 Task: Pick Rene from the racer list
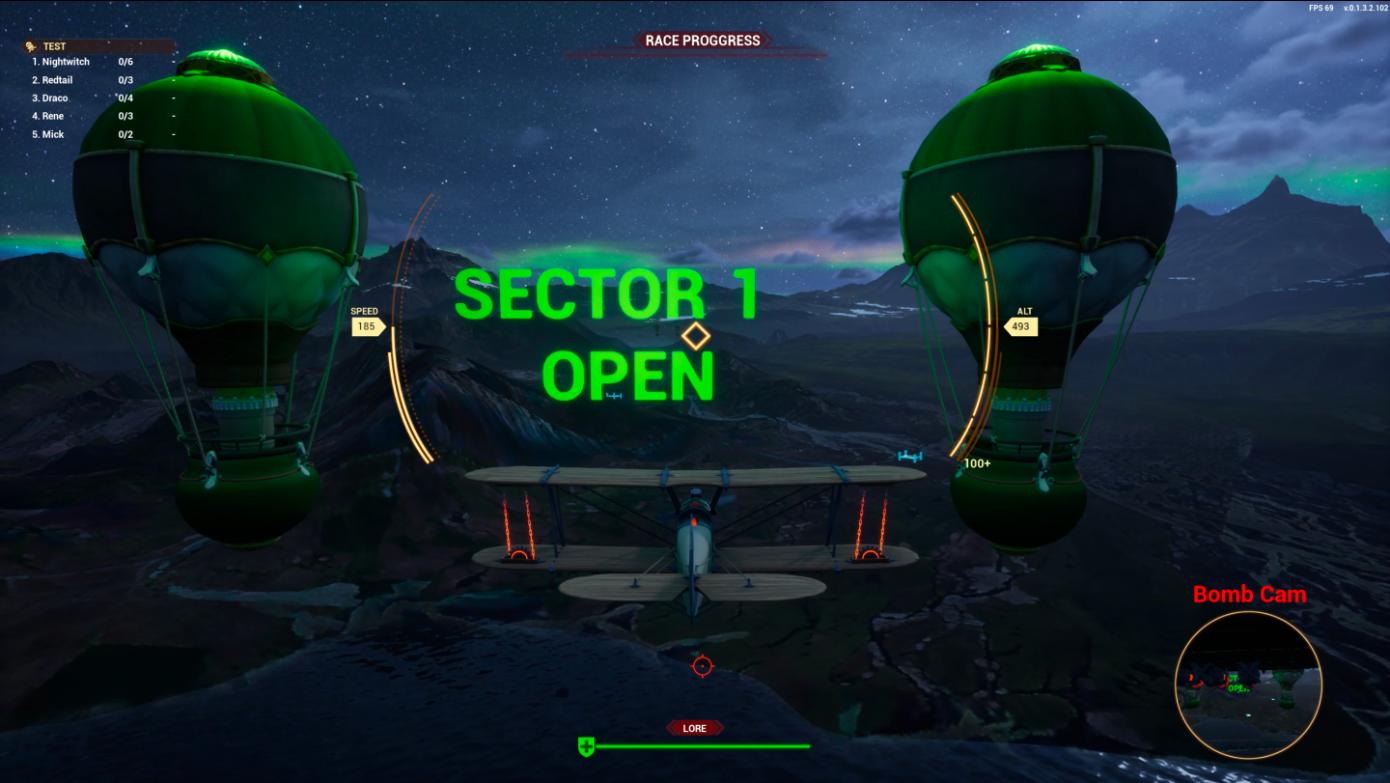(x=53, y=116)
